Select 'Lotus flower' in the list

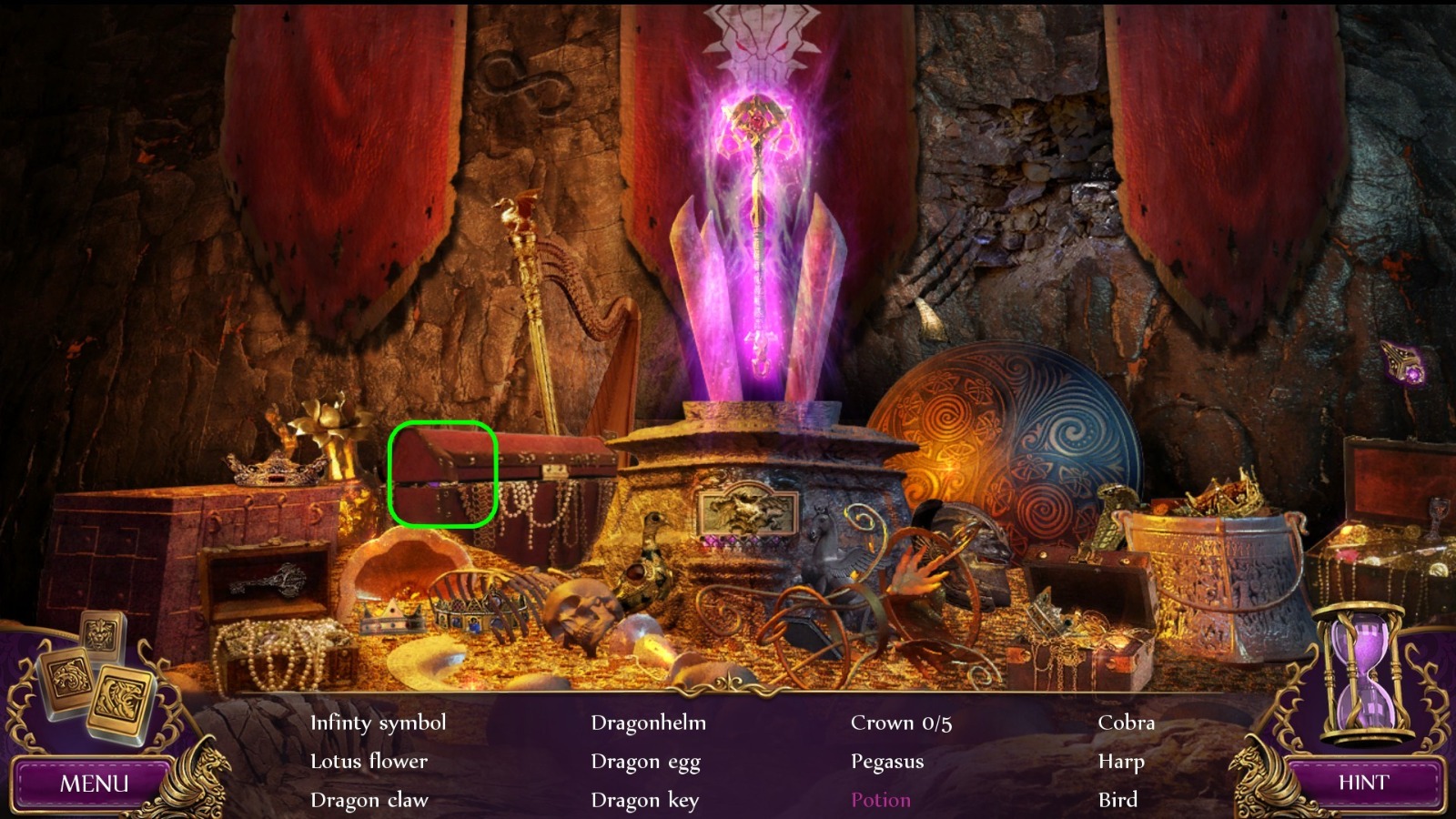[369, 762]
